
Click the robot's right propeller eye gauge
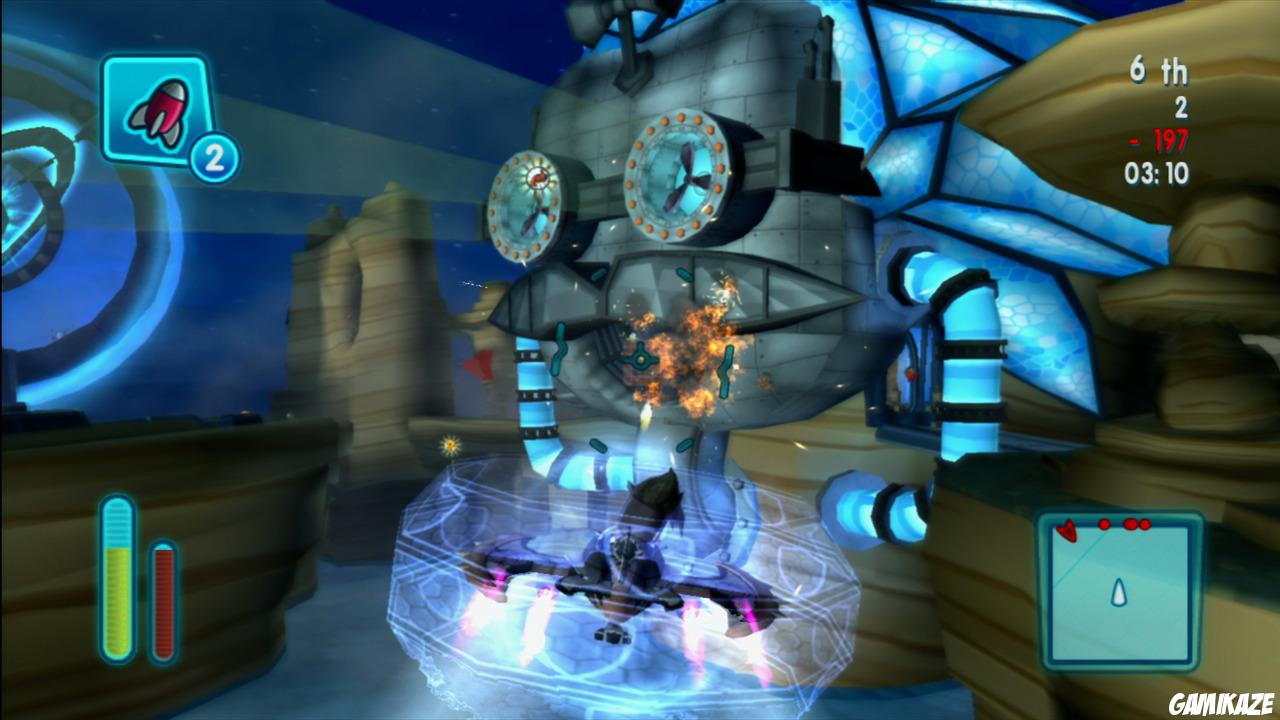679,176
